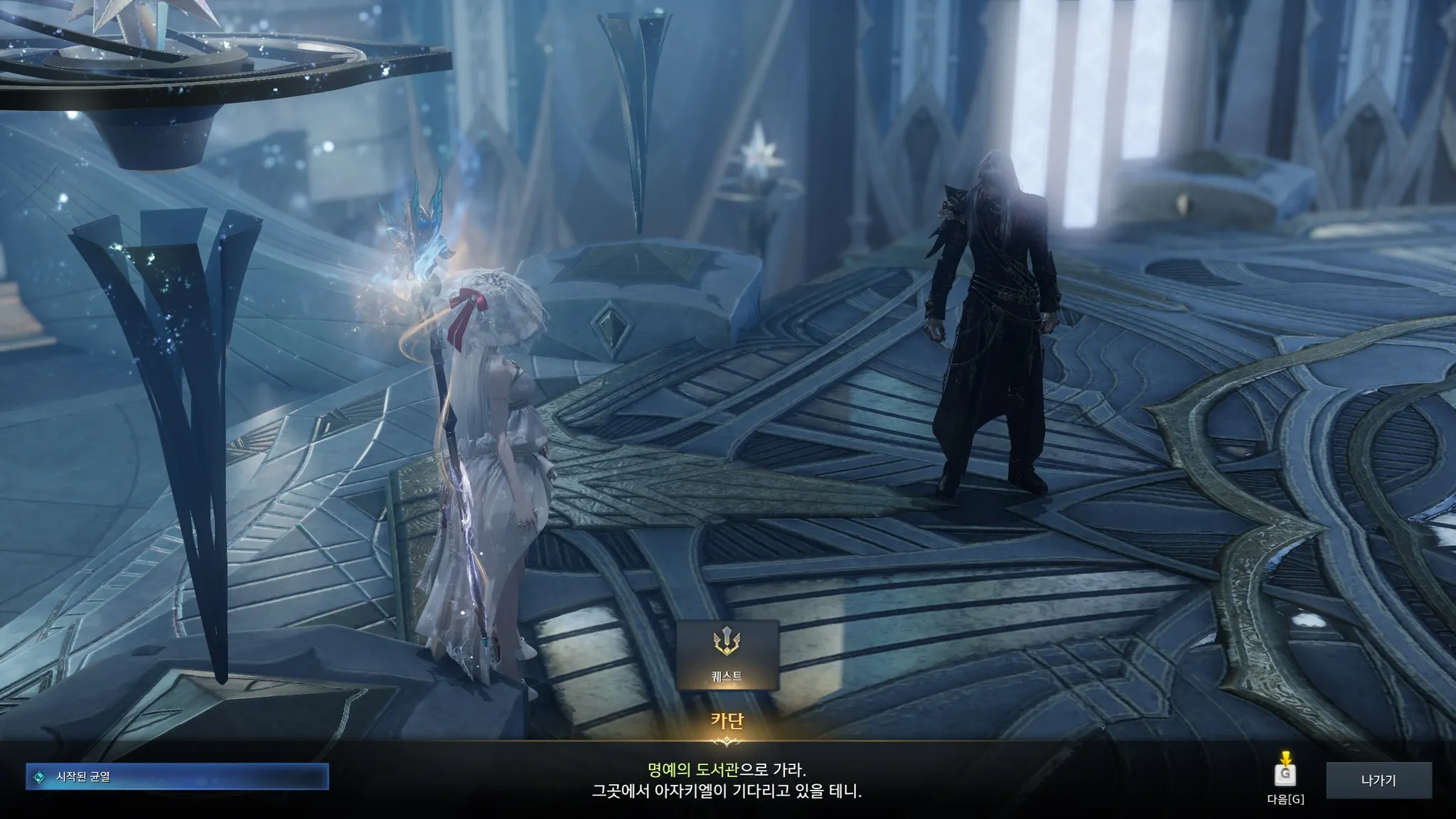Click the 나가기 exit button
This screenshot has height=819, width=1456.
(x=1378, y=781)
